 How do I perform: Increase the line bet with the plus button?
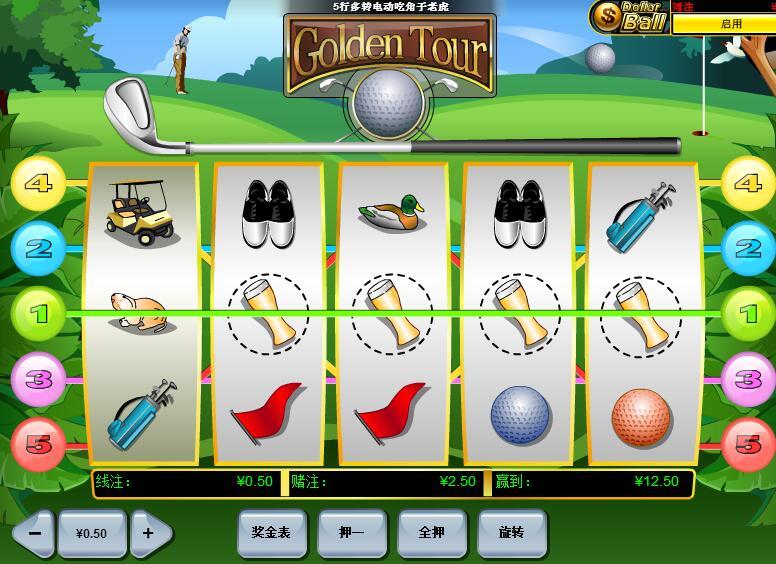point(150,533)
